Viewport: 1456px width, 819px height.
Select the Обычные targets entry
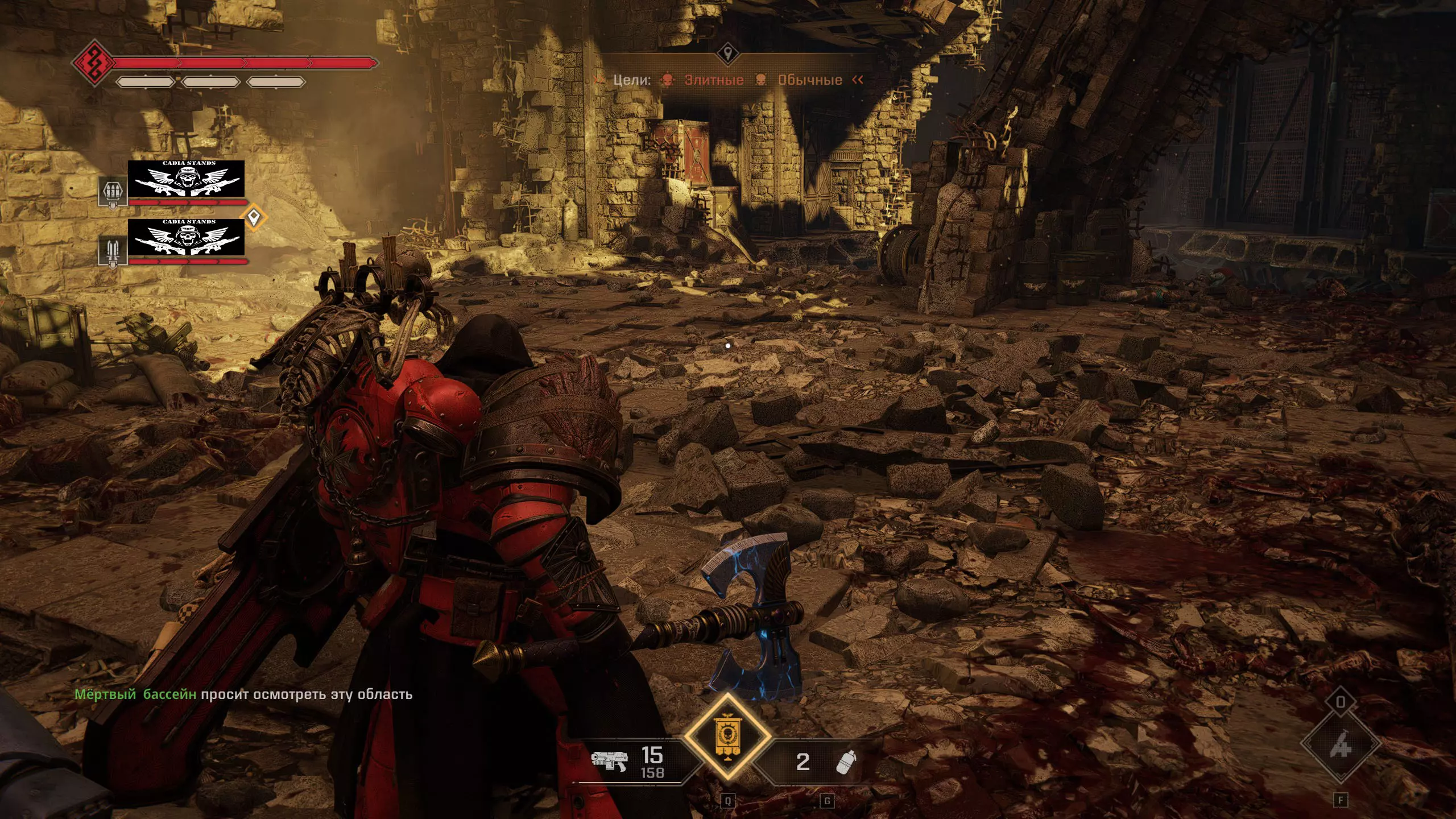pos(809,80)
